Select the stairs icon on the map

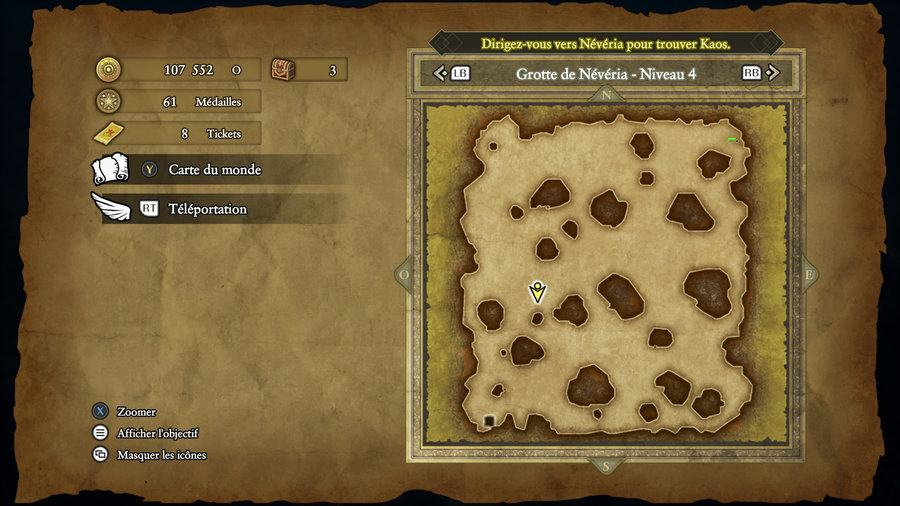pos(489,420)
